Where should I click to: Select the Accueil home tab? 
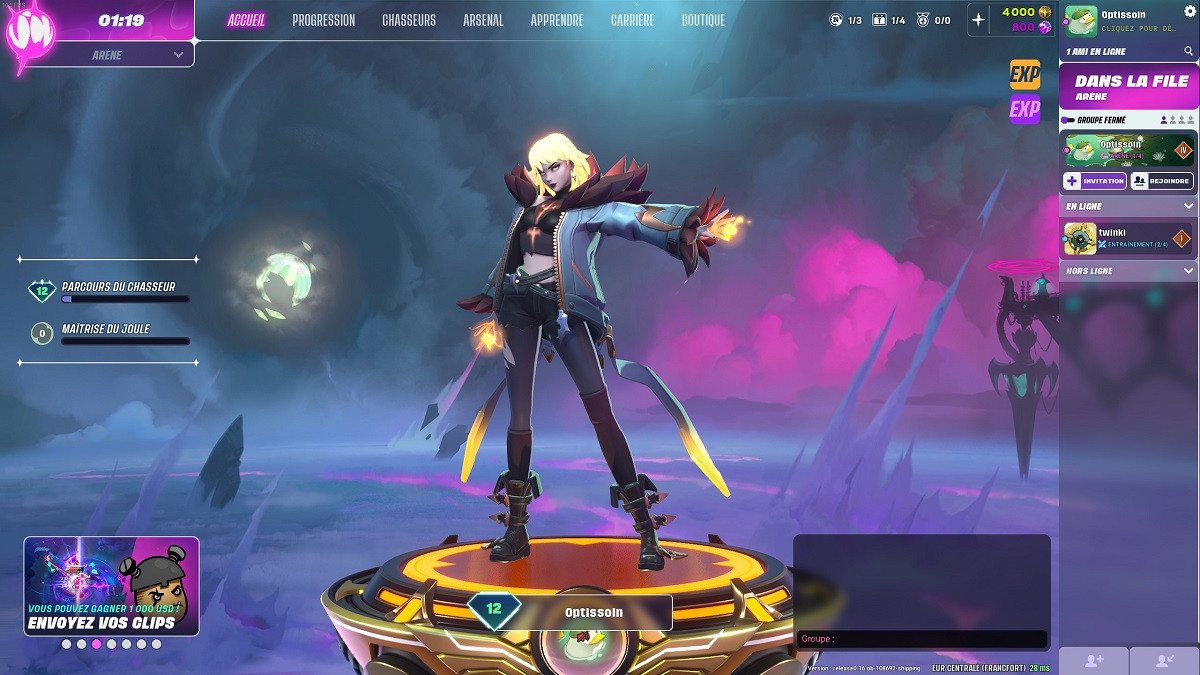click(x=246, y=20)
